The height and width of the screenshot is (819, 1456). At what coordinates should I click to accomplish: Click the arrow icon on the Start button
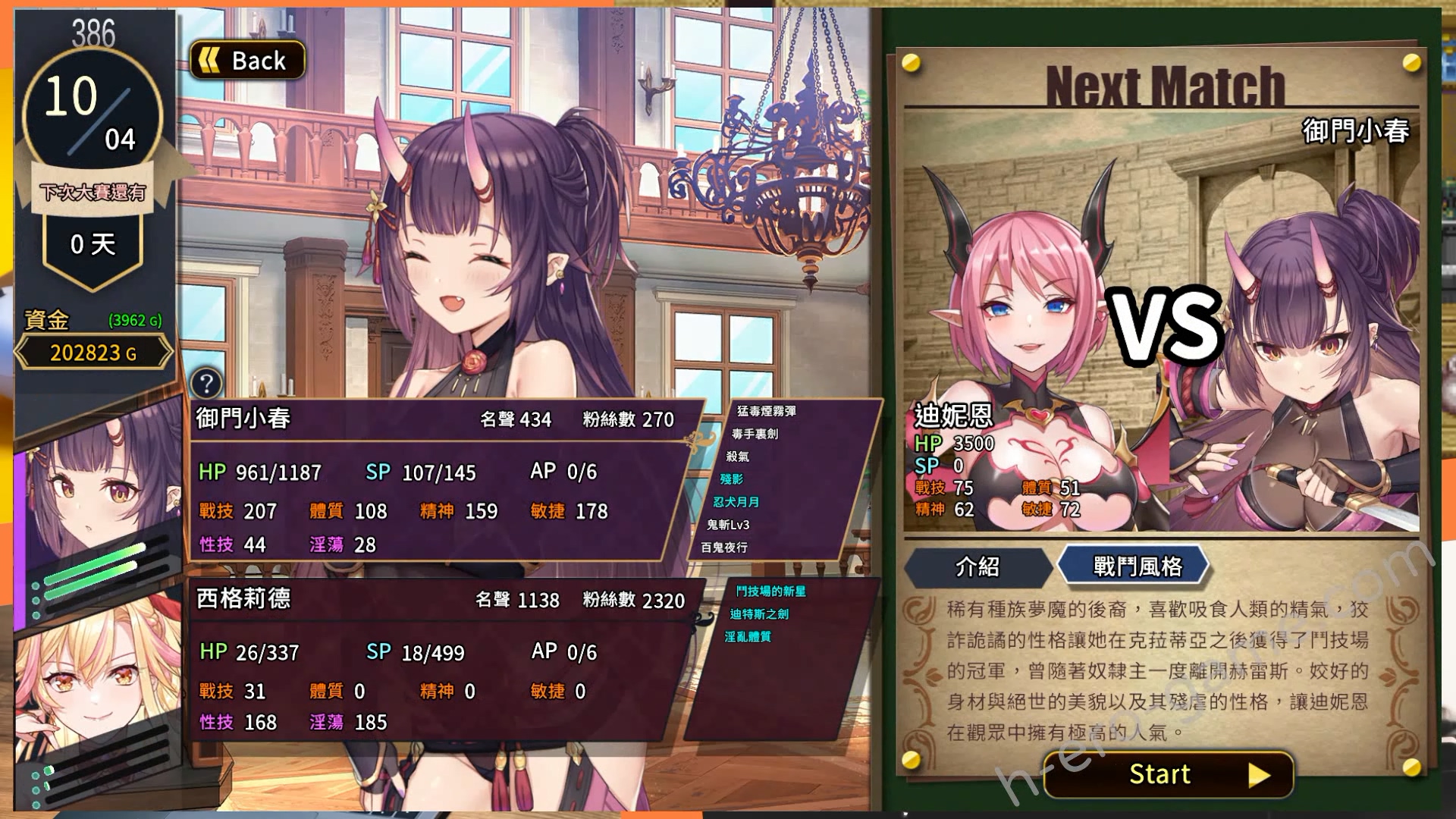coord(1260,775)
